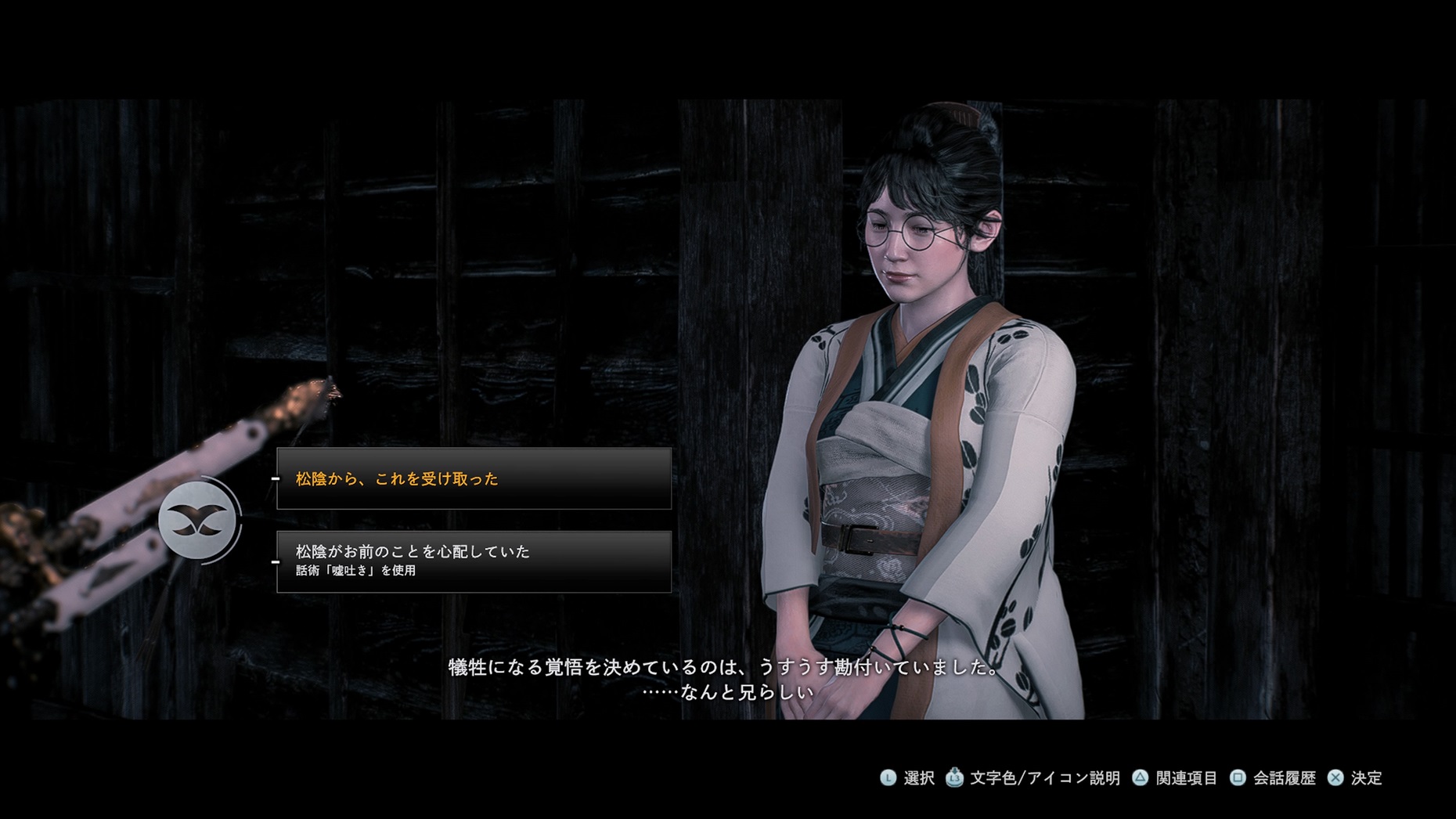1456x819 pixels.
Task: Select the 松陰がお前のことを心配していた lie option
Action: pyautogui.click(x=474, y=561)
